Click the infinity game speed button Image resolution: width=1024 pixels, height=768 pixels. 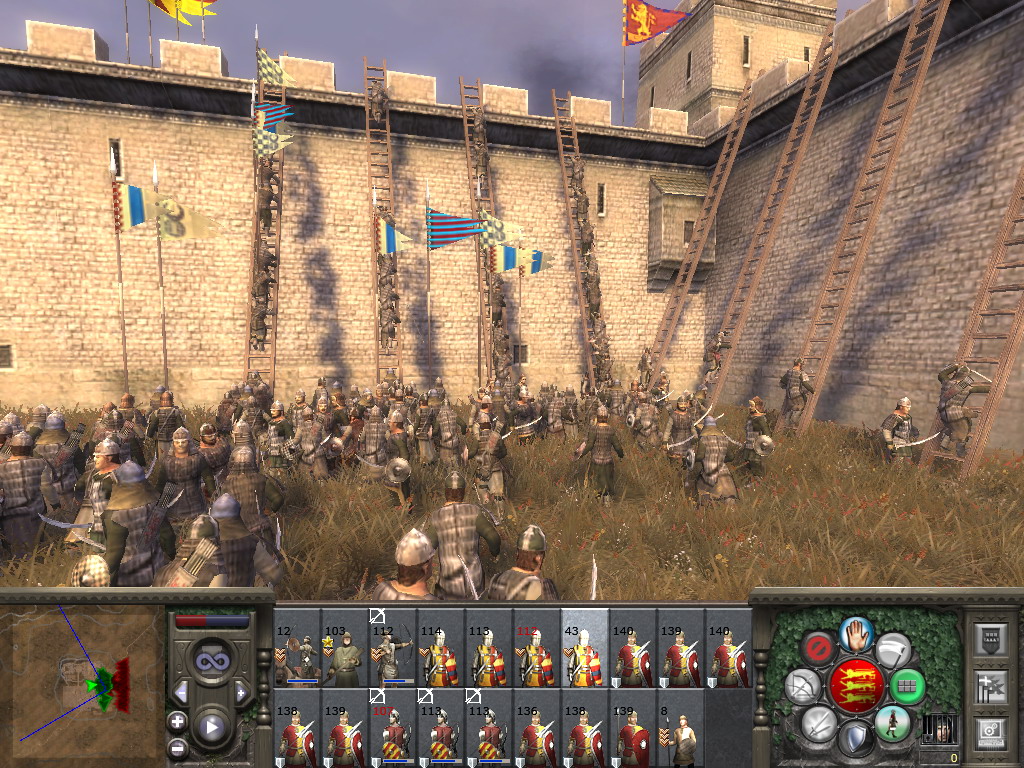point(211,660)
